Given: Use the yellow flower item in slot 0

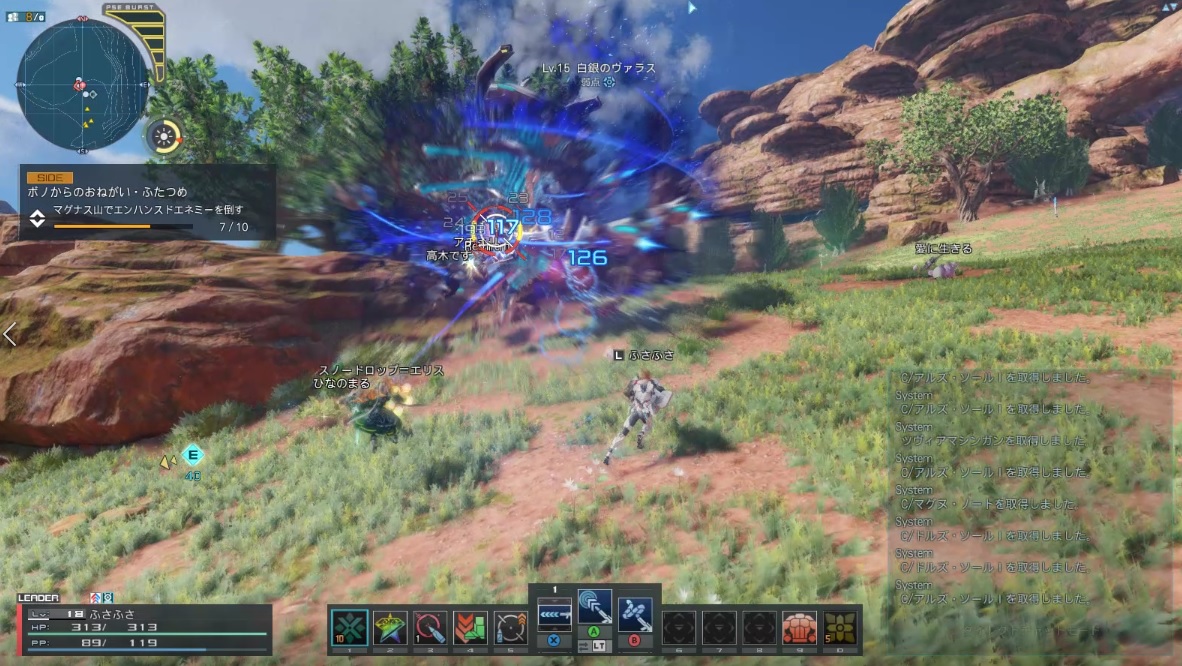Looking at the screenshot, I should 840,628.
